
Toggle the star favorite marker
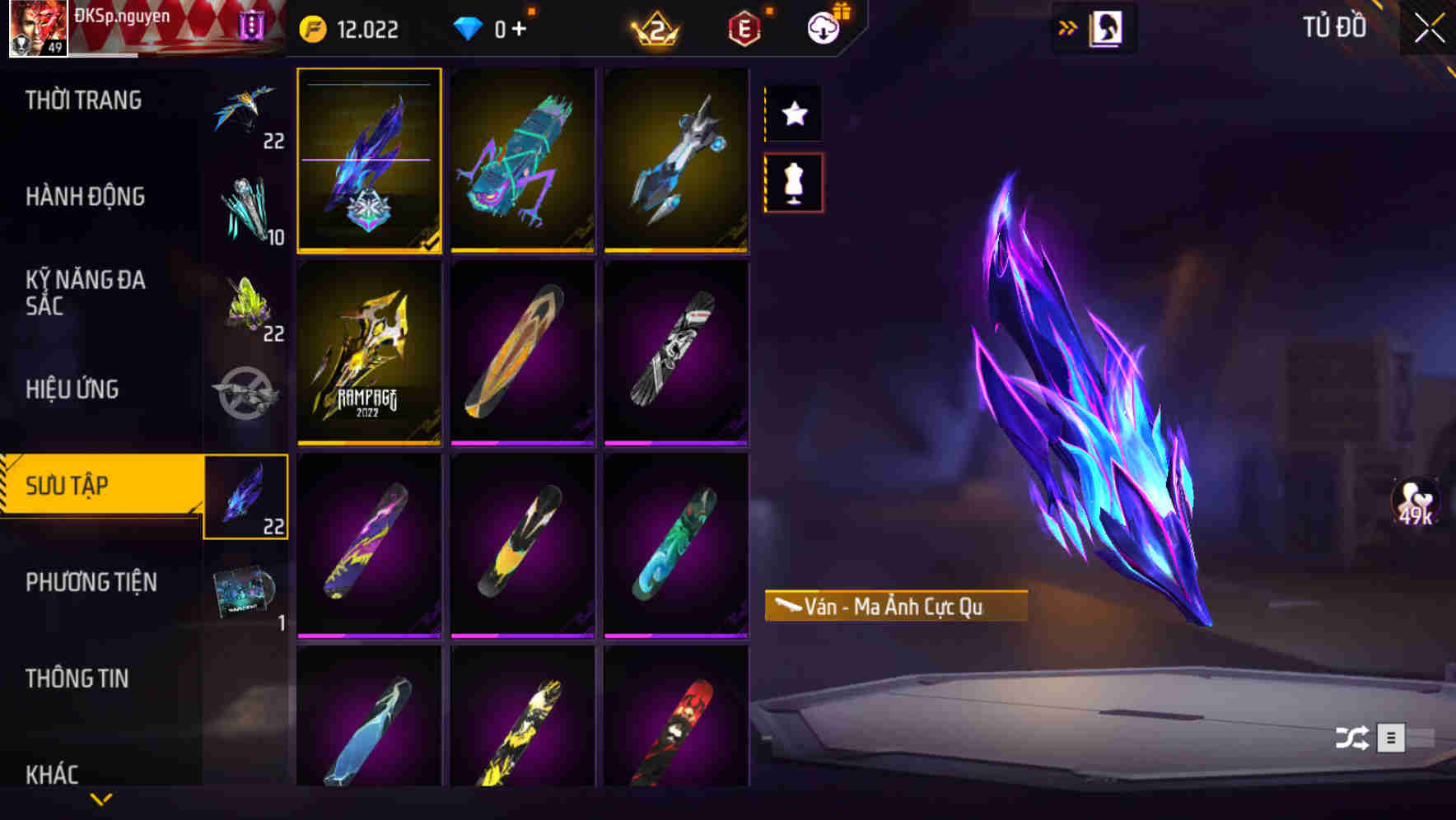click(x=793, y=114)
